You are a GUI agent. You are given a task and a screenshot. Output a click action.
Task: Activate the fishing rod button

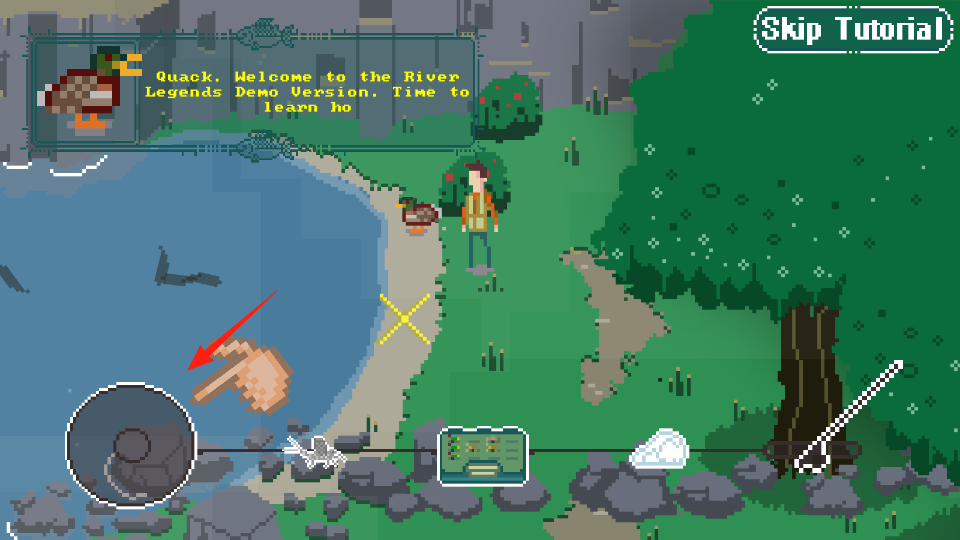coord(848,418)
